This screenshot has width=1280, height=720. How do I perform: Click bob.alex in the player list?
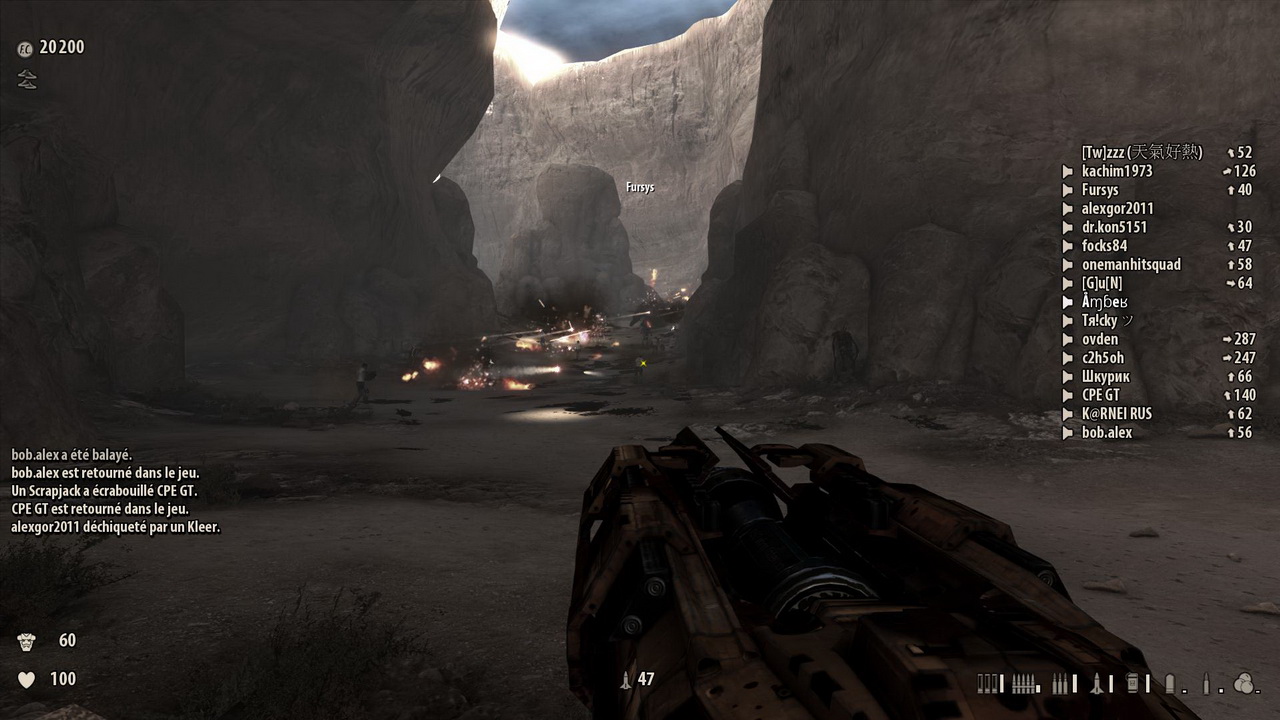click(1106, 433)
